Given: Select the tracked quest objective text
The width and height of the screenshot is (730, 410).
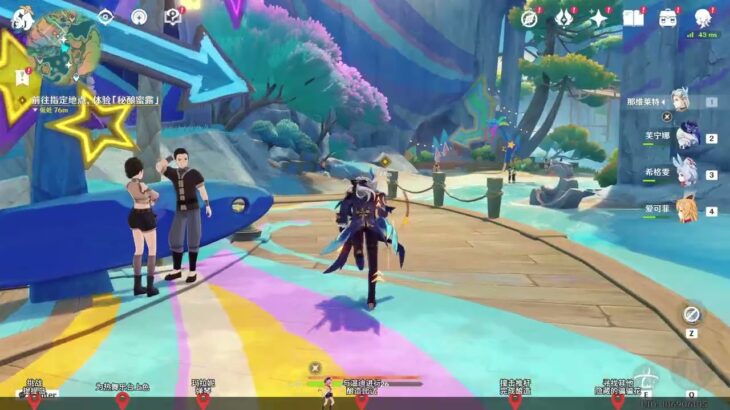Looking at the screenshot, I should coord(95,100).
